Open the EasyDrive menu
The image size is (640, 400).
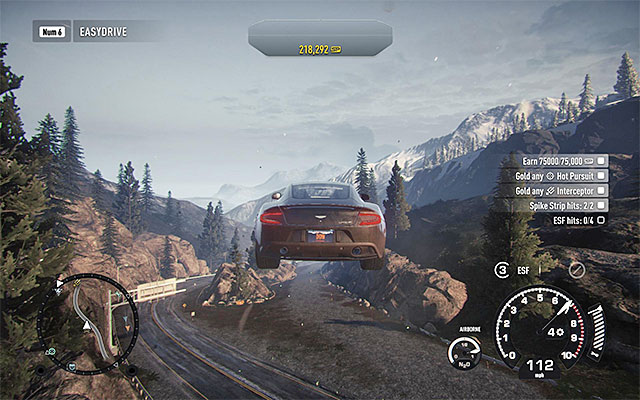point(82,31)
